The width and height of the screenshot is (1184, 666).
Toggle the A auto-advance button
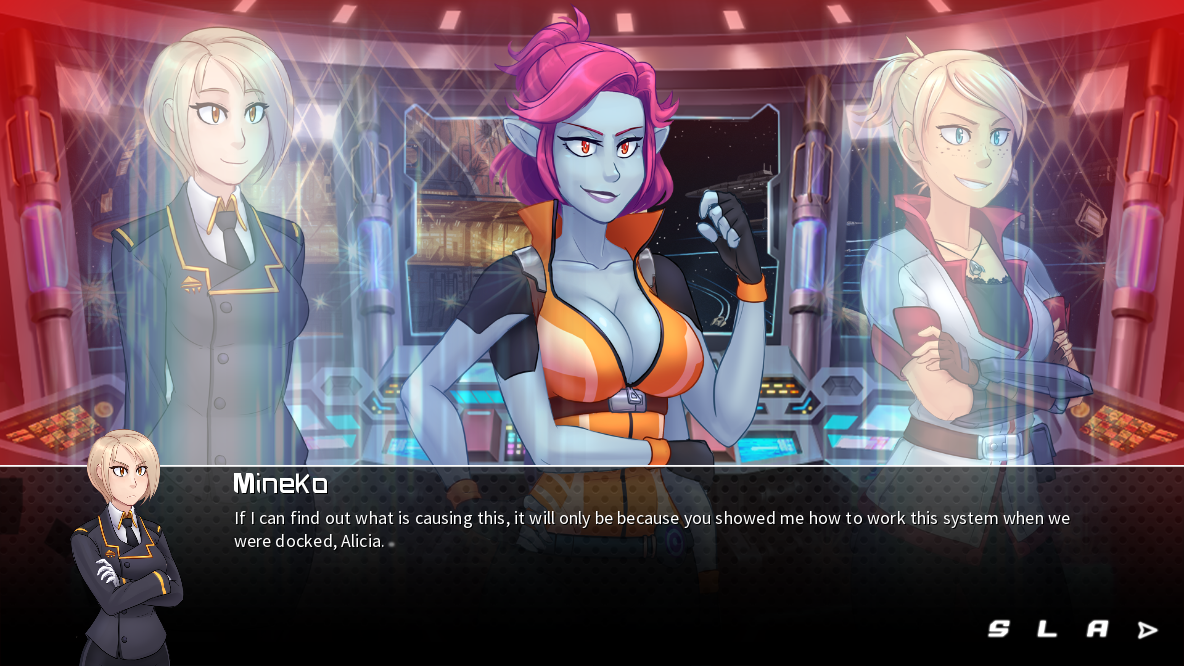pyautogui.click(x=1097, y=629)
